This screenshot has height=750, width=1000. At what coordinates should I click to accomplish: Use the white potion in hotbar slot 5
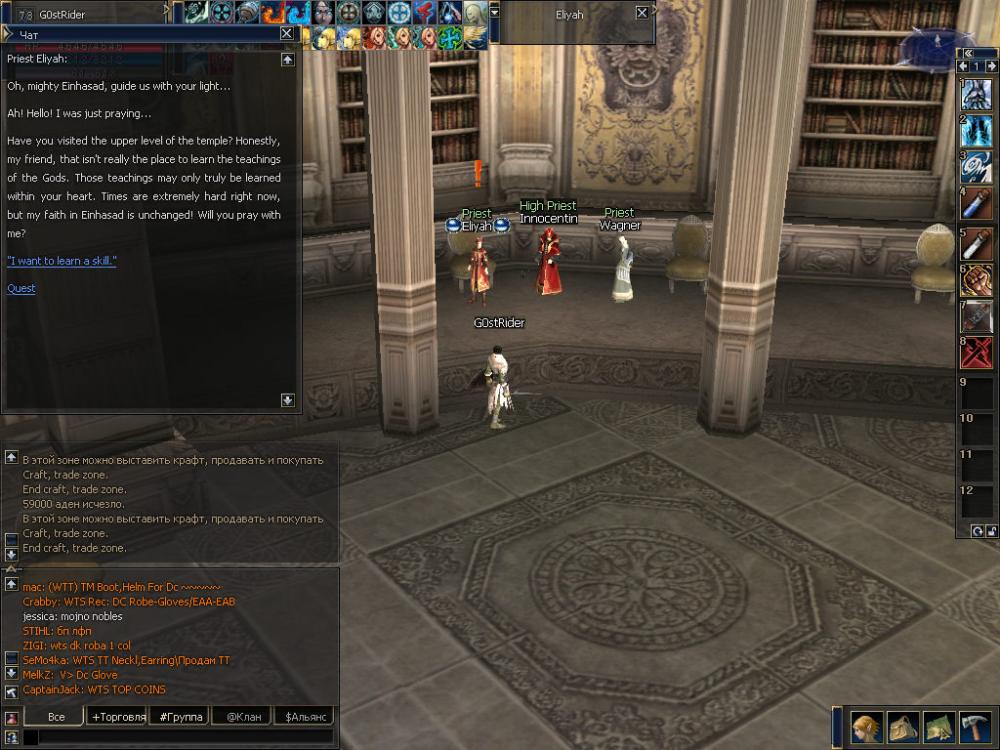click(976, 243)
